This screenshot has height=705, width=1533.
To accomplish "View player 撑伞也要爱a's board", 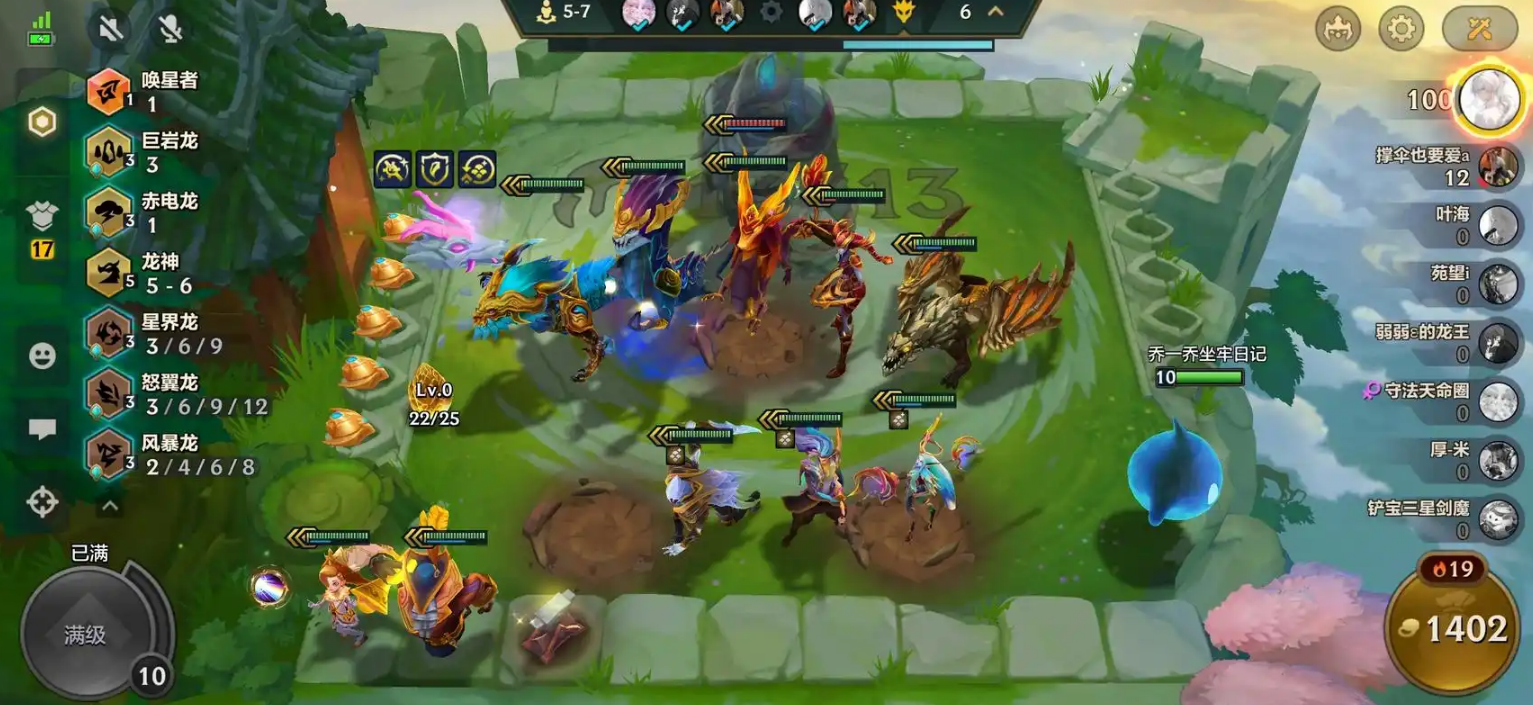I will point(1498,166).
